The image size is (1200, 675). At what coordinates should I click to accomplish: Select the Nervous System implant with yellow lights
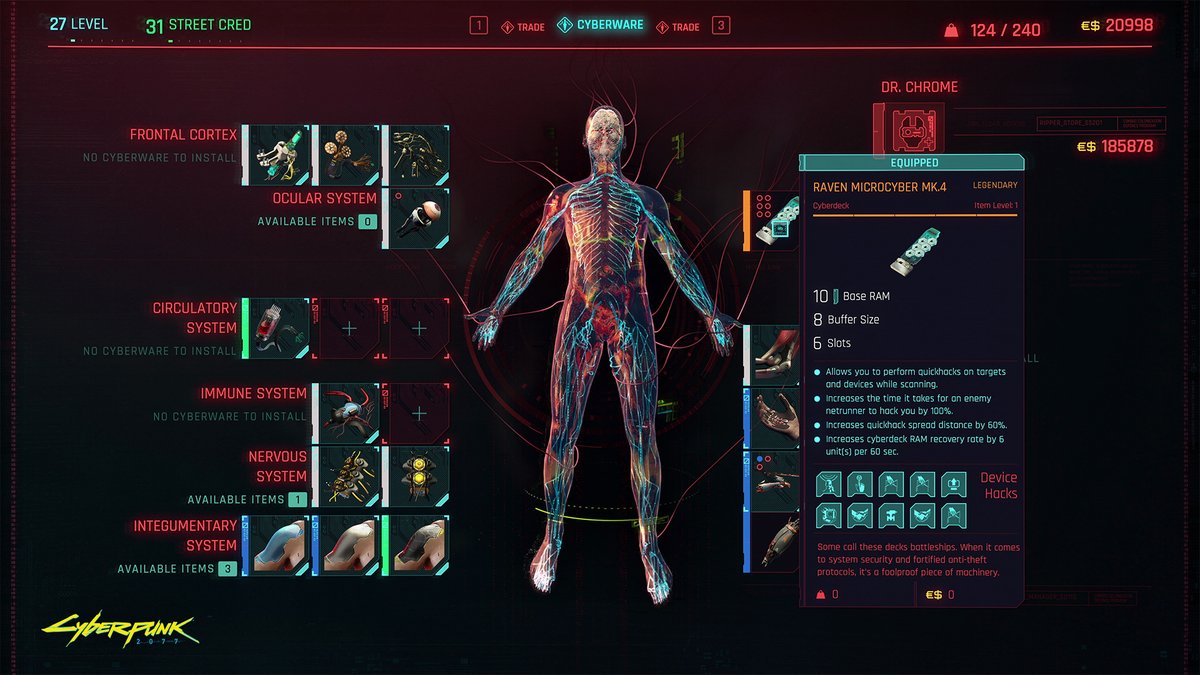click(x=417, y=476)
